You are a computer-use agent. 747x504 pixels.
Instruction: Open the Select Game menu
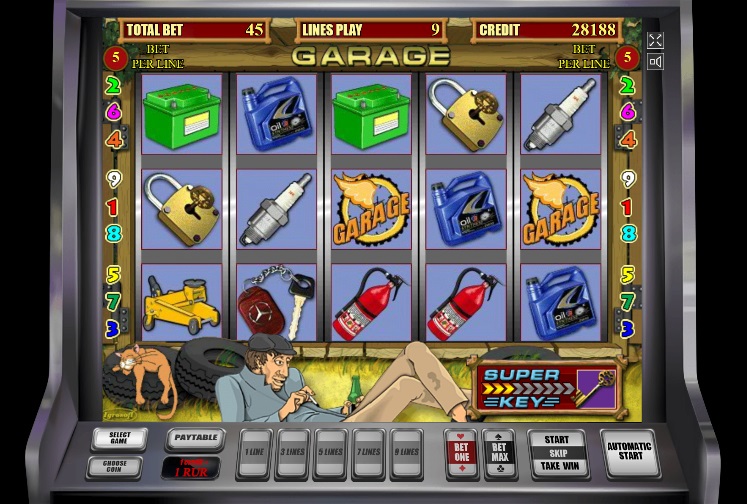pos(119,439)
